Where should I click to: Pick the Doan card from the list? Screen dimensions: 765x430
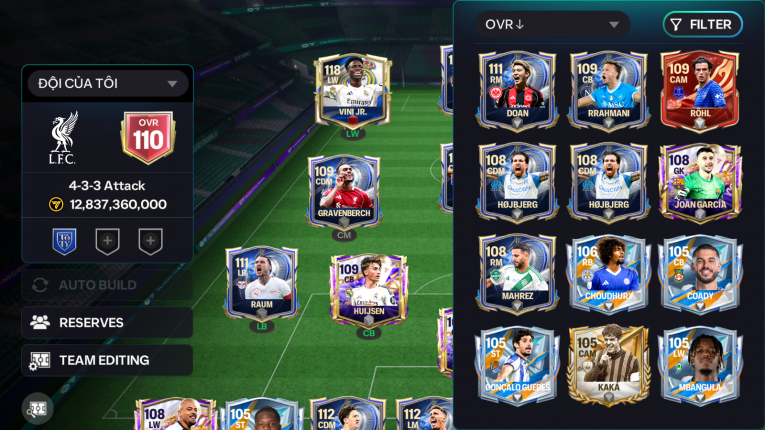(517, 89)
